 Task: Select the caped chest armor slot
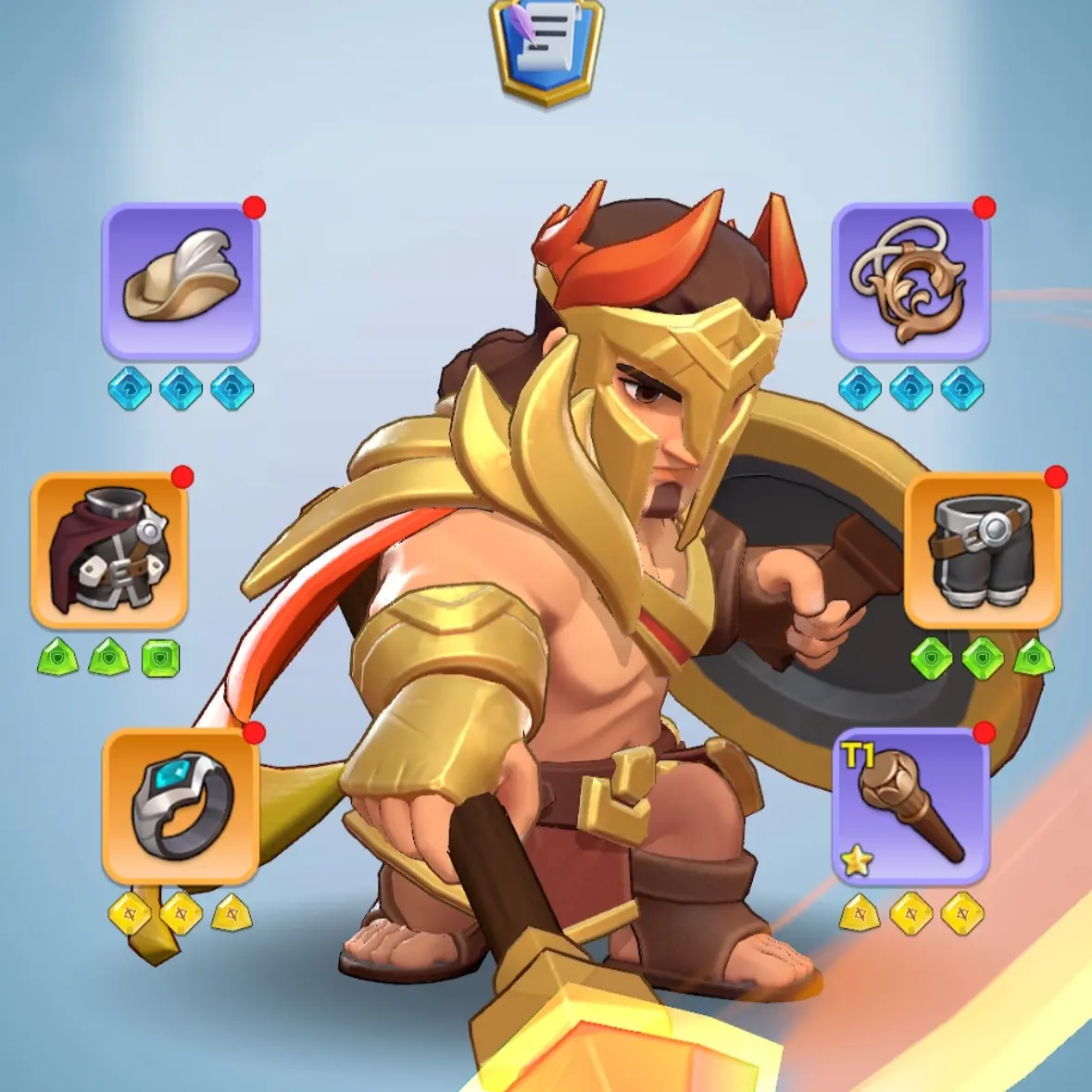pos(109,551)
